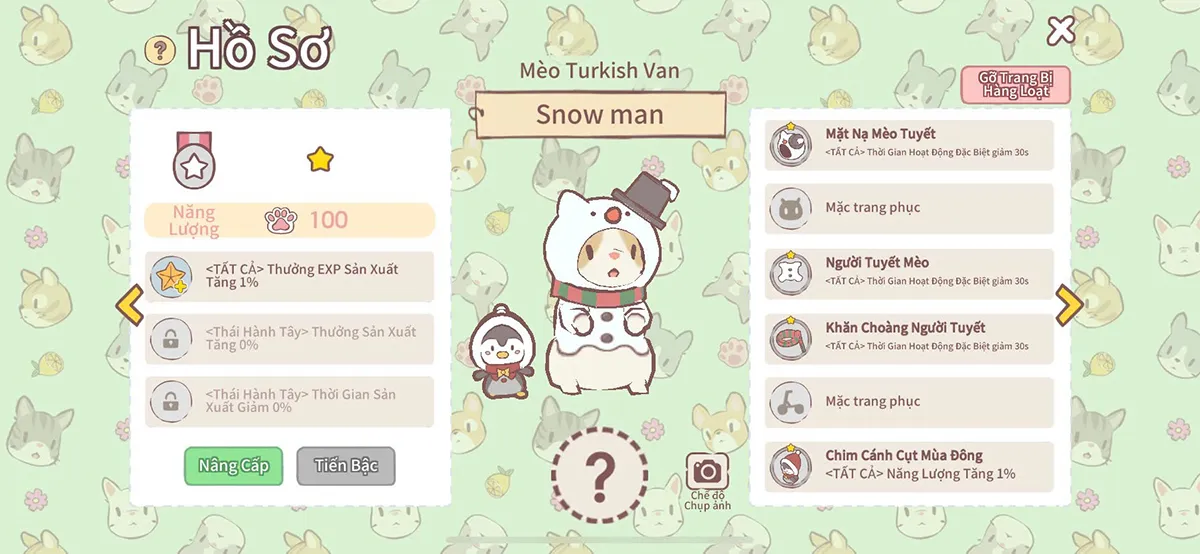Image resolution: width=1200 pixels, height=554 pixels.
Task: Open the help question mark beside Hồ Sơ
Action: pyautogui.click(x=160, y=50)
